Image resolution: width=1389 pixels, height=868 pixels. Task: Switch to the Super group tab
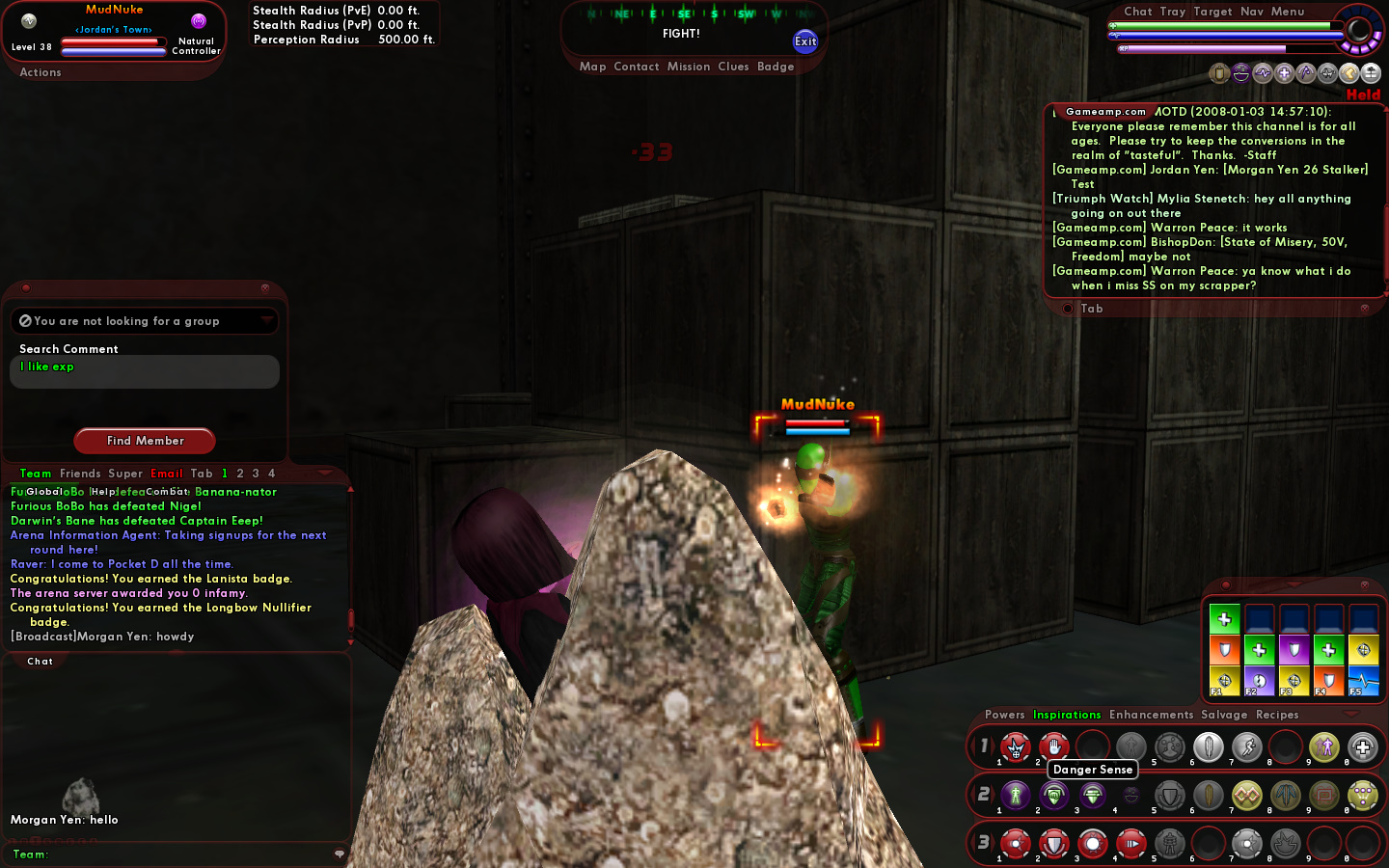(125, 474)
